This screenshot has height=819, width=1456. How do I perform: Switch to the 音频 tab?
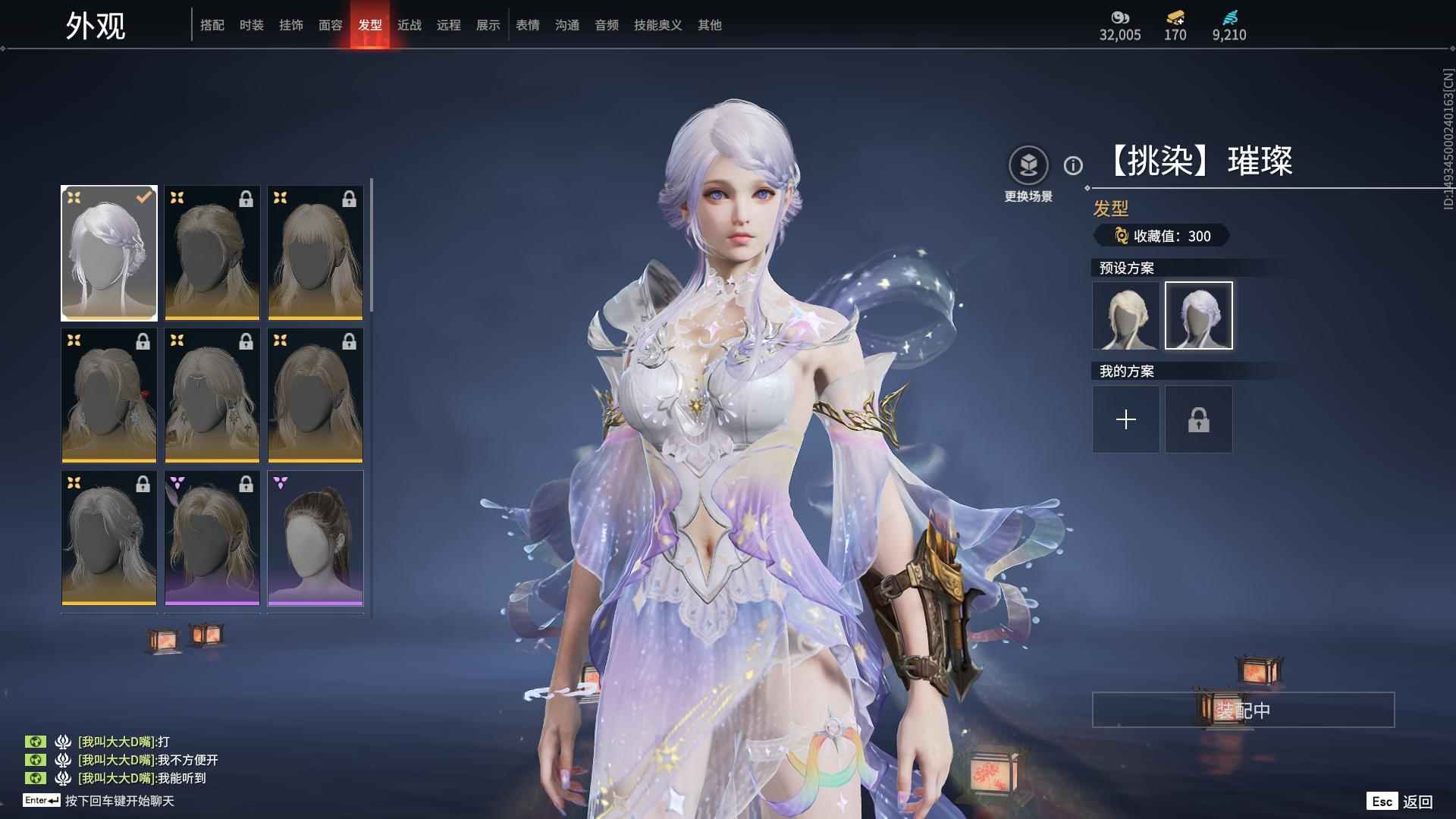click(606, 25)
